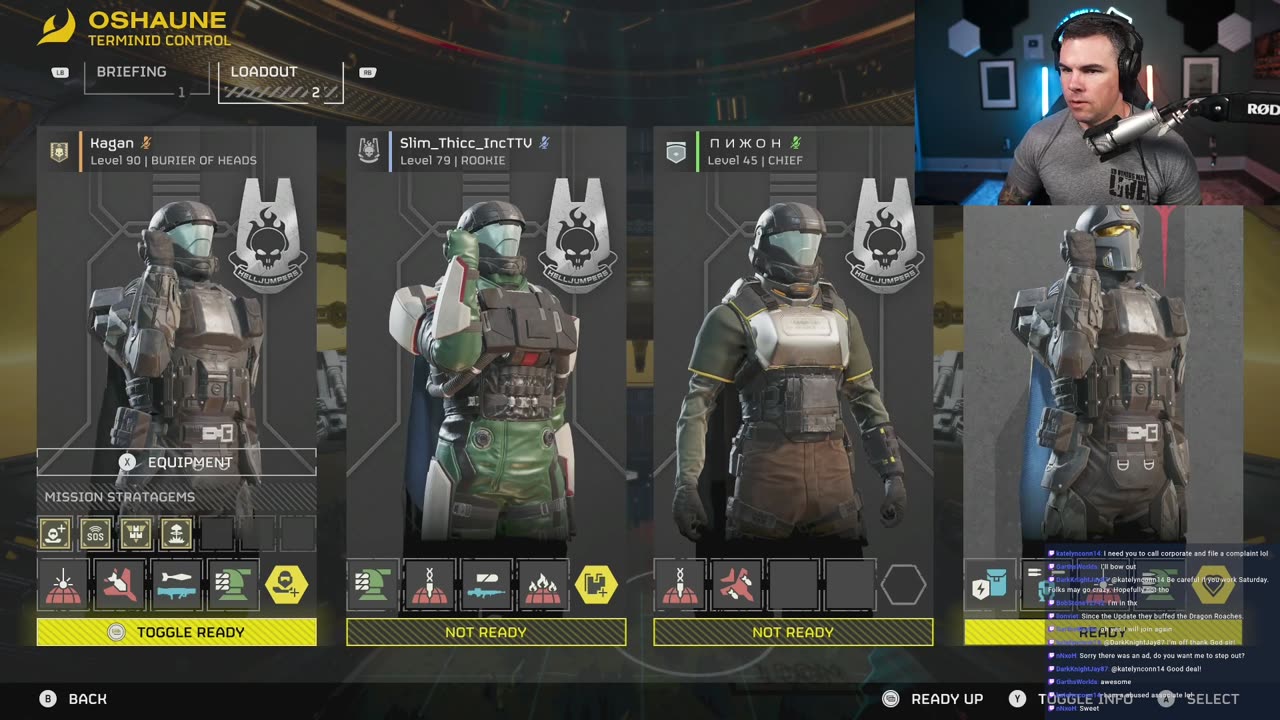Screen dimensions: 1280x720
Task: Open the Loadout tab
Action: pos(263,73)
